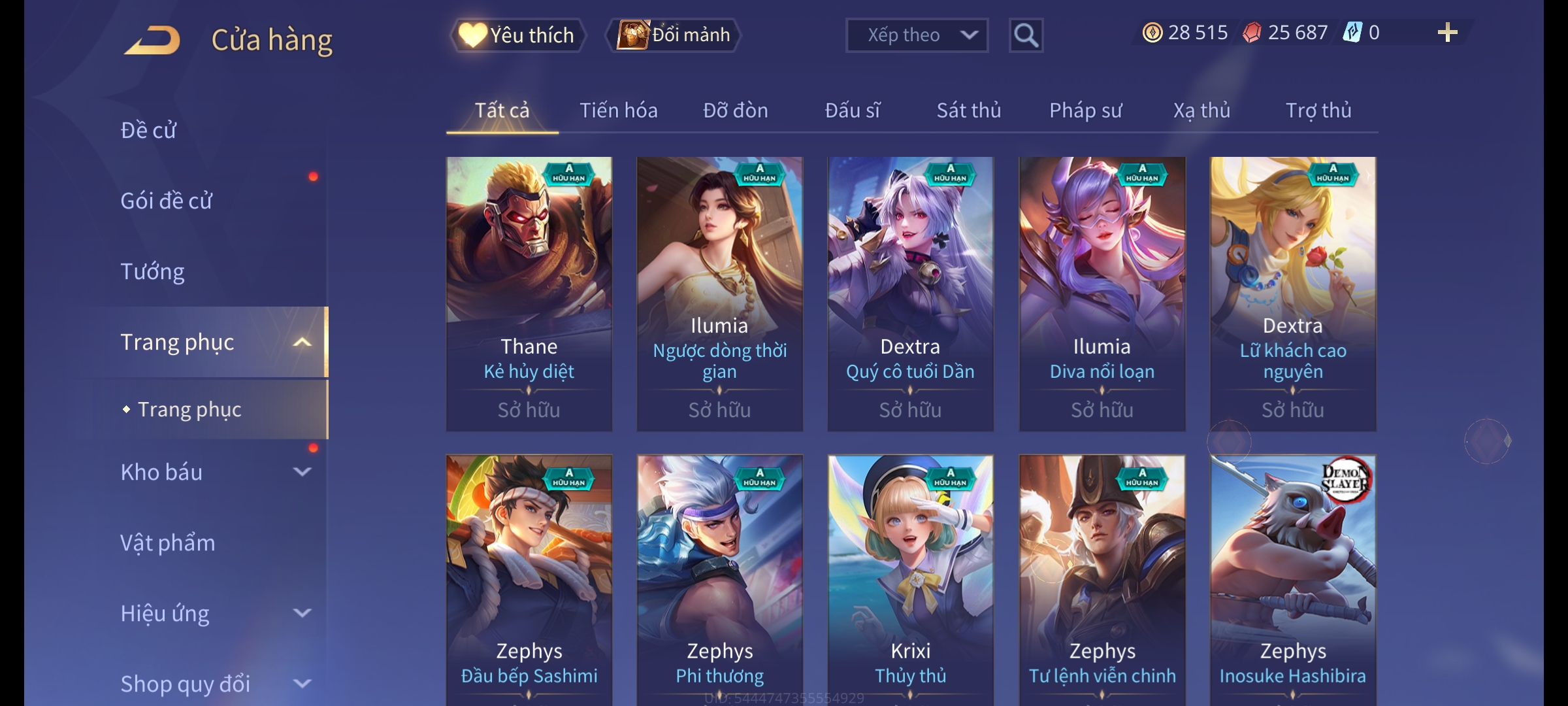Show the Sát thủ category
Image resolution: width=1568 pixels, height=706 pixels.
tap(968, 110)
